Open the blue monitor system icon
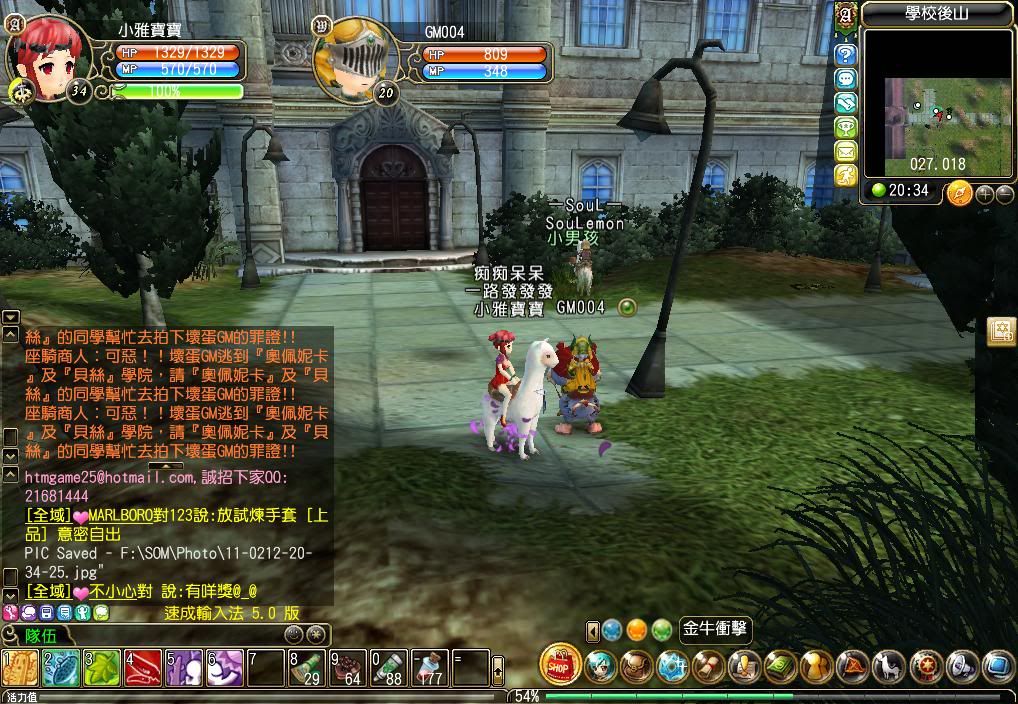Screen dimensions: 1018x704 coord(997,665)
